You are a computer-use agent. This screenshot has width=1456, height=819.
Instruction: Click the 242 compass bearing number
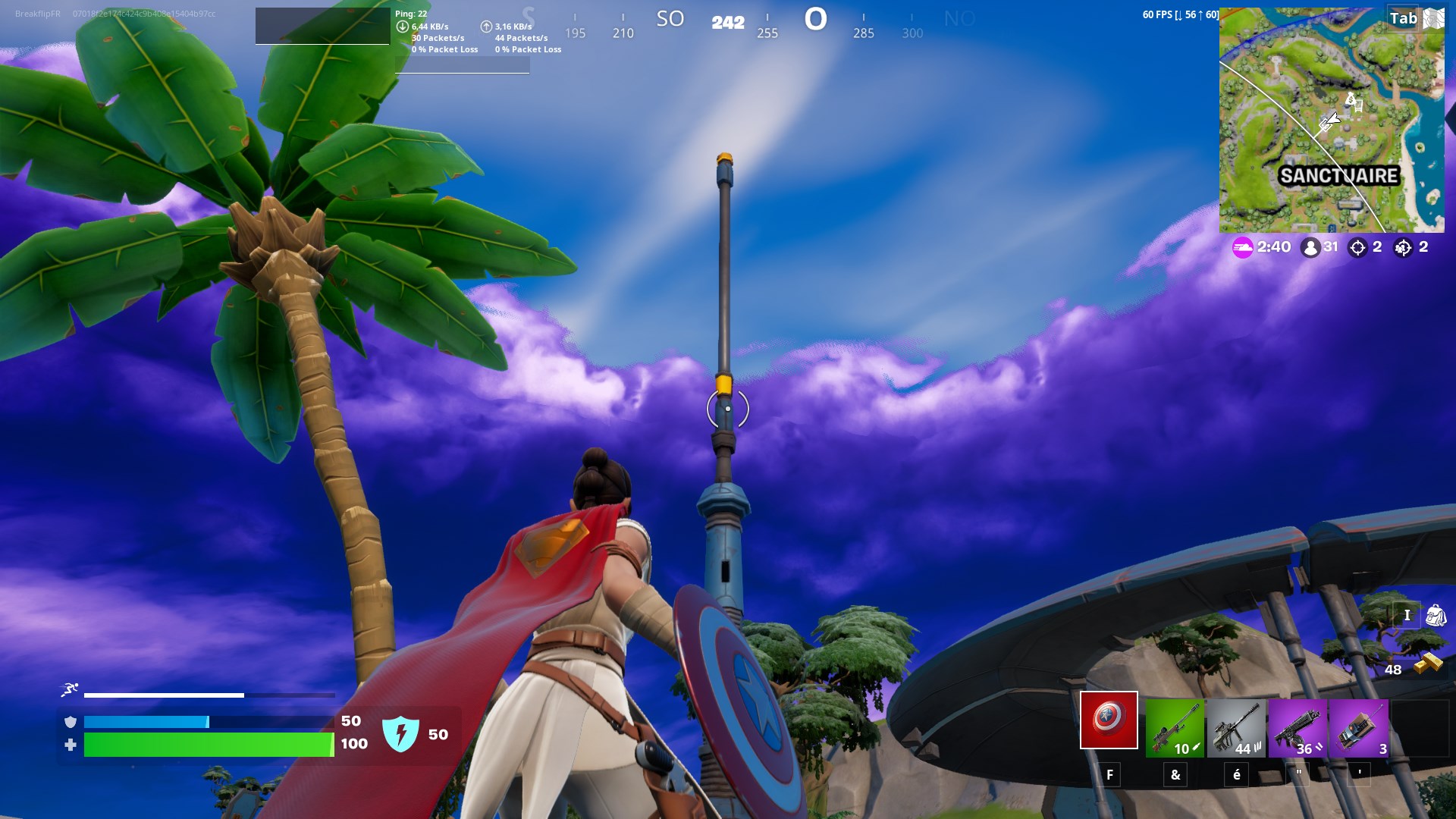pyautogui.click(x=726, y=23)
